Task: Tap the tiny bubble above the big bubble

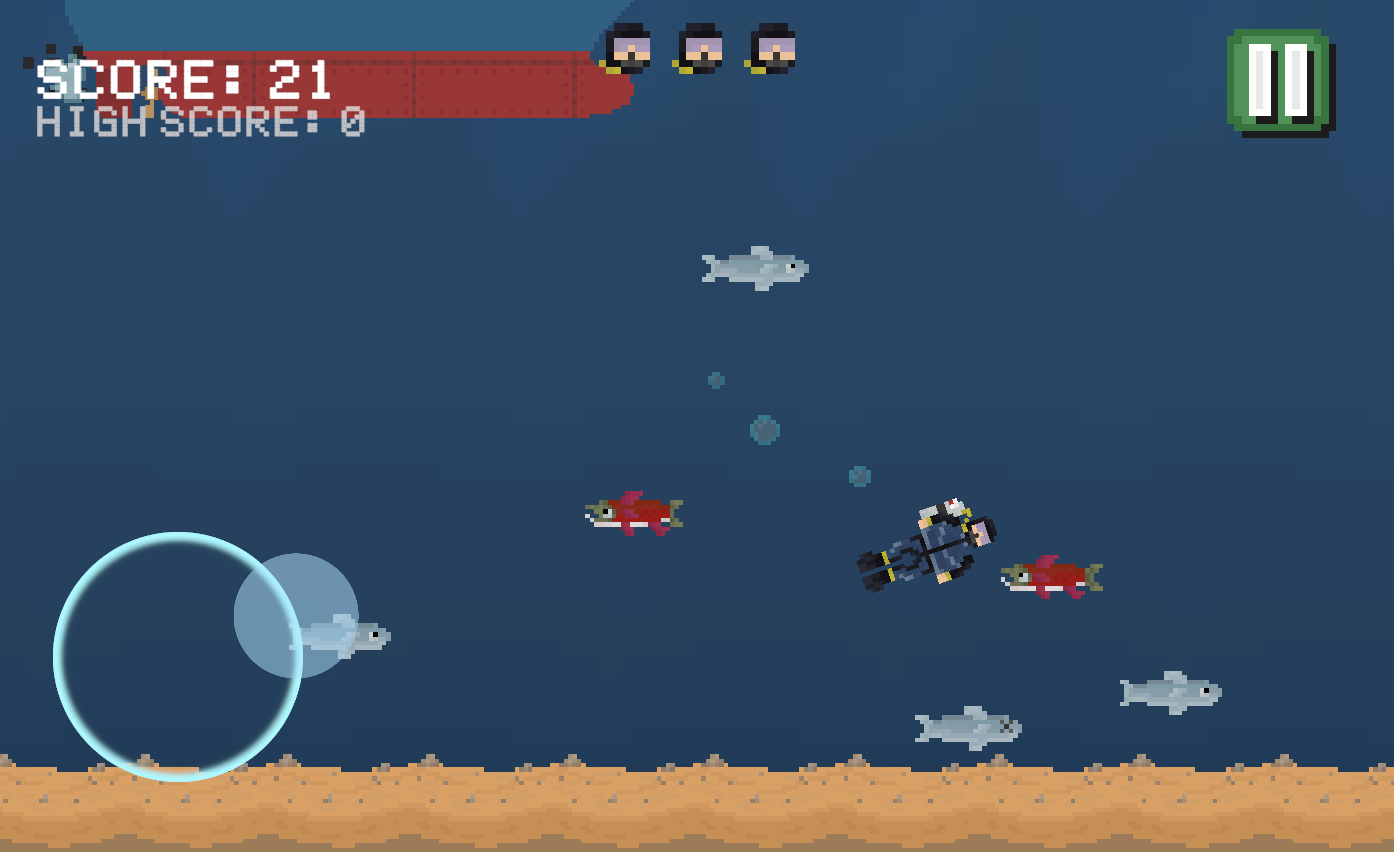Action: [714, 380]
